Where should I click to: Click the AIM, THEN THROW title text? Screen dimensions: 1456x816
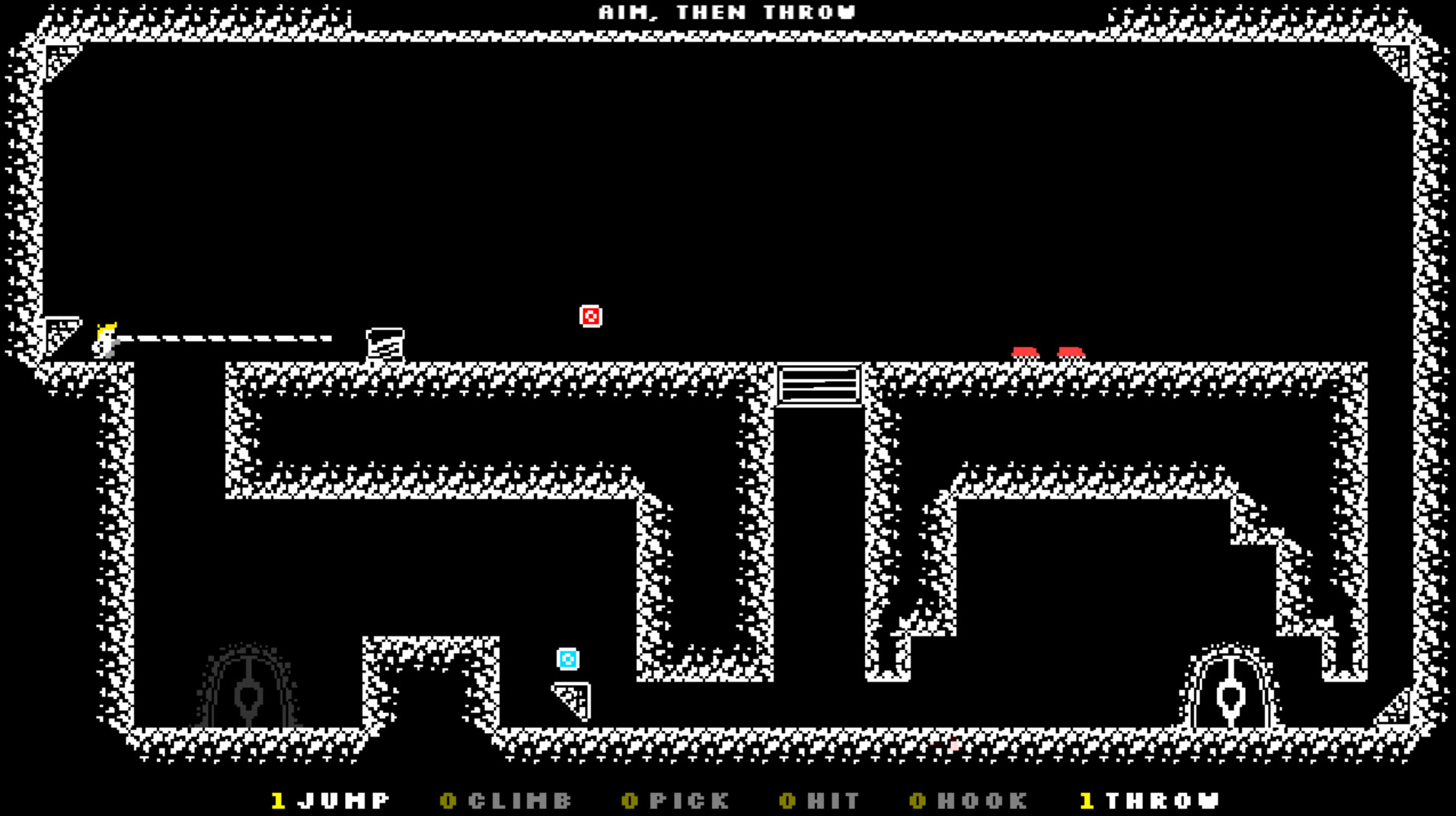(x=726, y=11)
